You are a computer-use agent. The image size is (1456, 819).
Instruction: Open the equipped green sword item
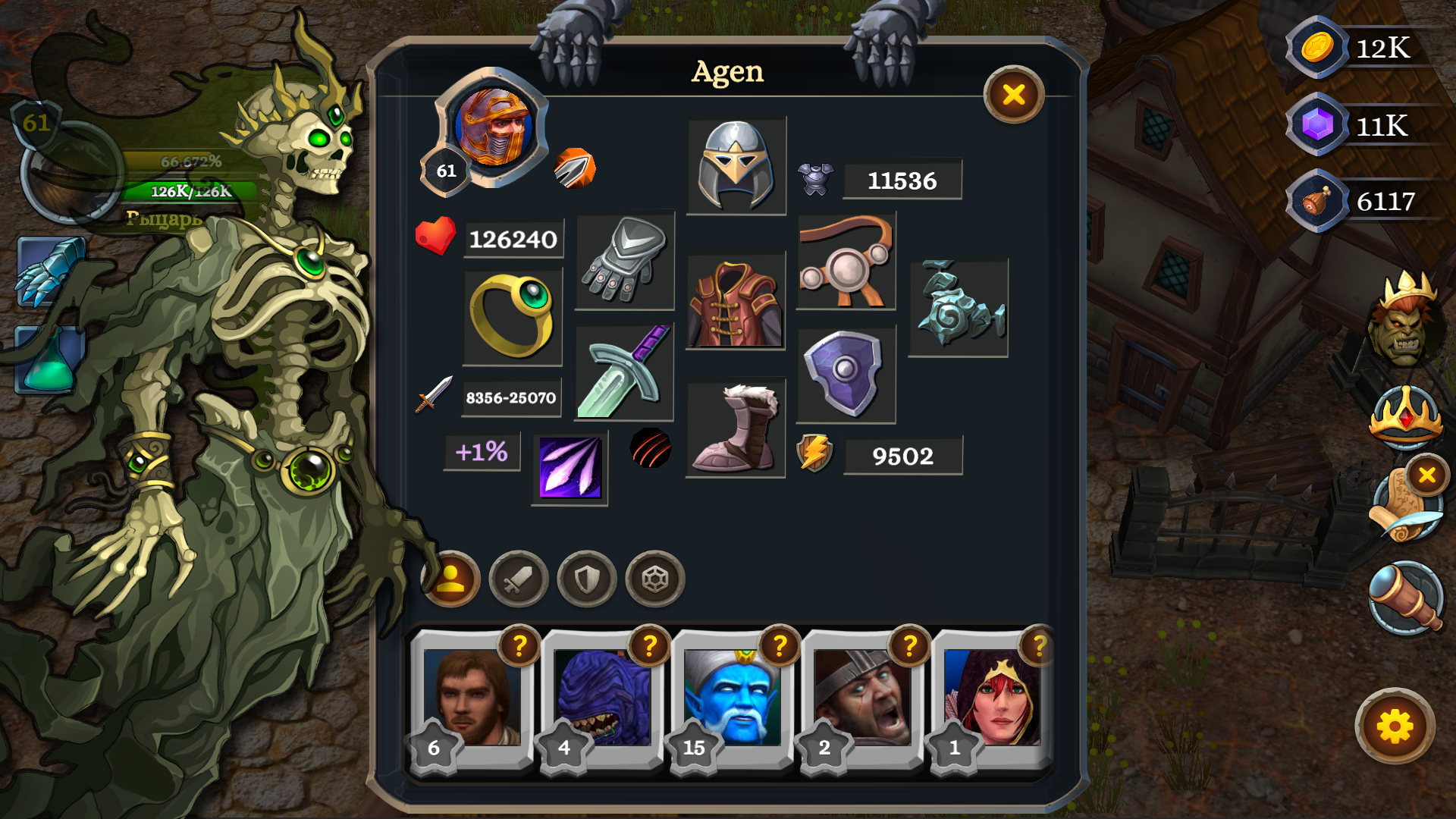623,372
